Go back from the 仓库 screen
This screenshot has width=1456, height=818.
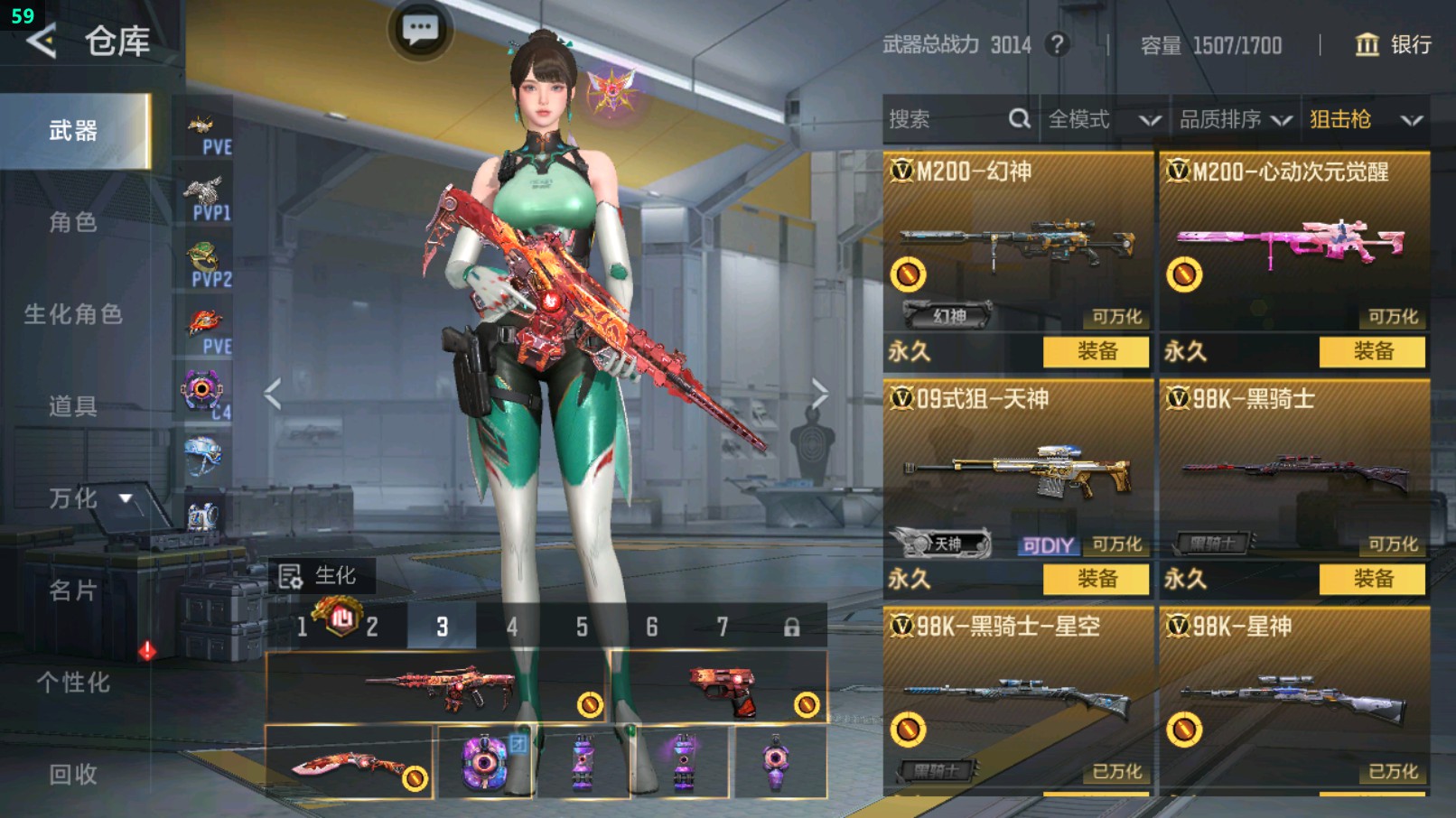42,41
